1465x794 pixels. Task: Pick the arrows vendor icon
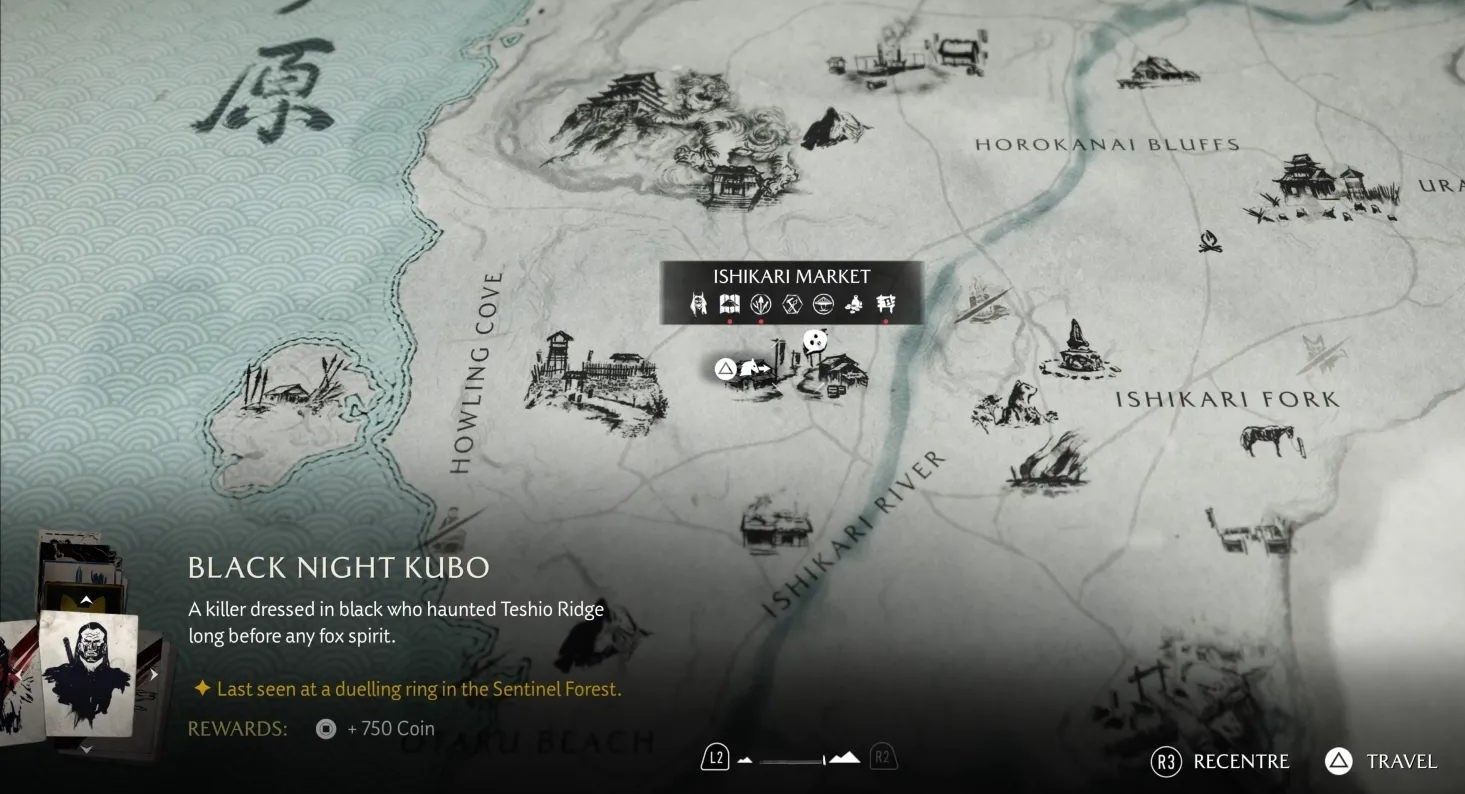click(761, 304)
